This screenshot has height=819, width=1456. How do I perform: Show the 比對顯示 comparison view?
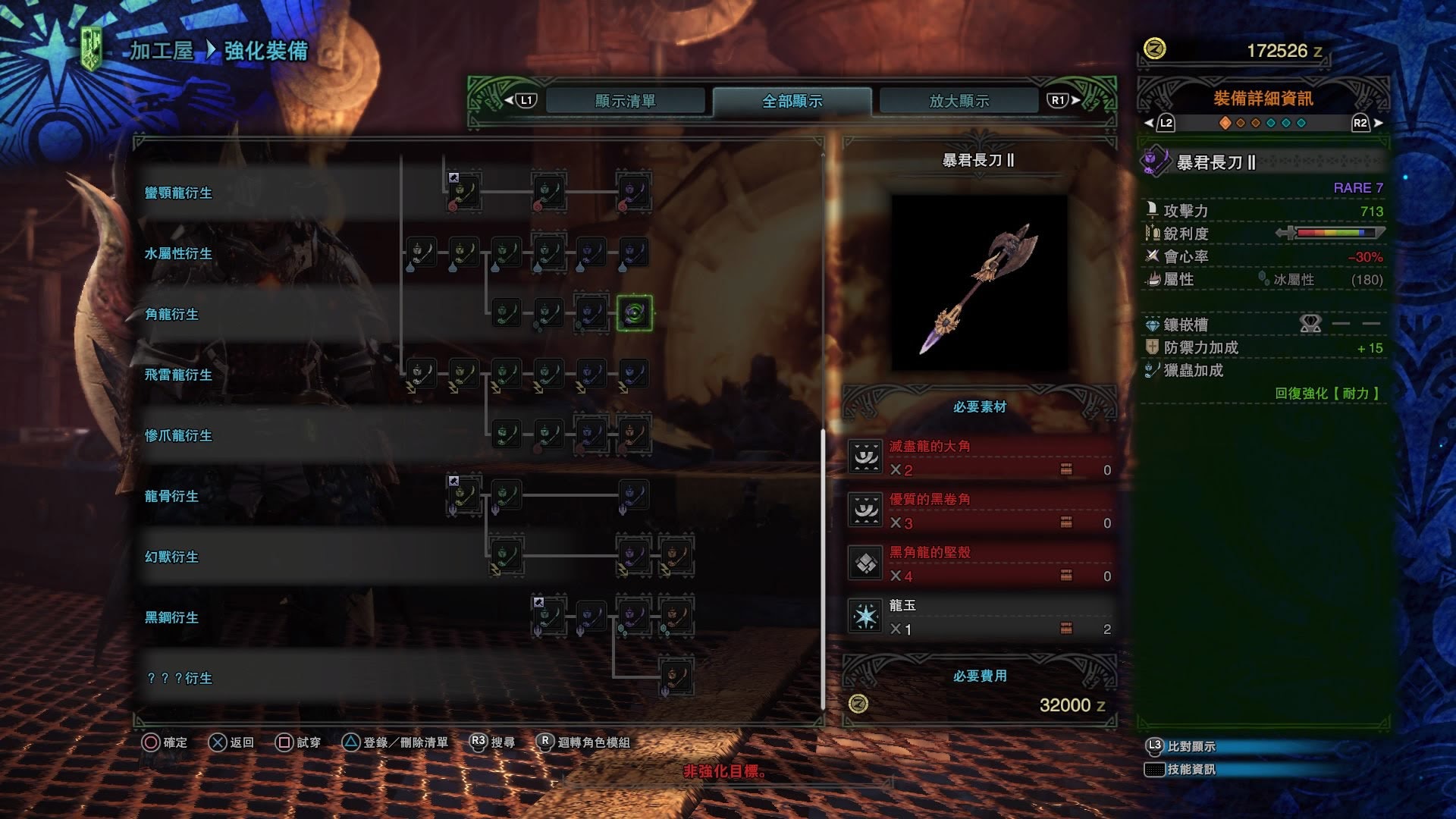pos(1191,746)
